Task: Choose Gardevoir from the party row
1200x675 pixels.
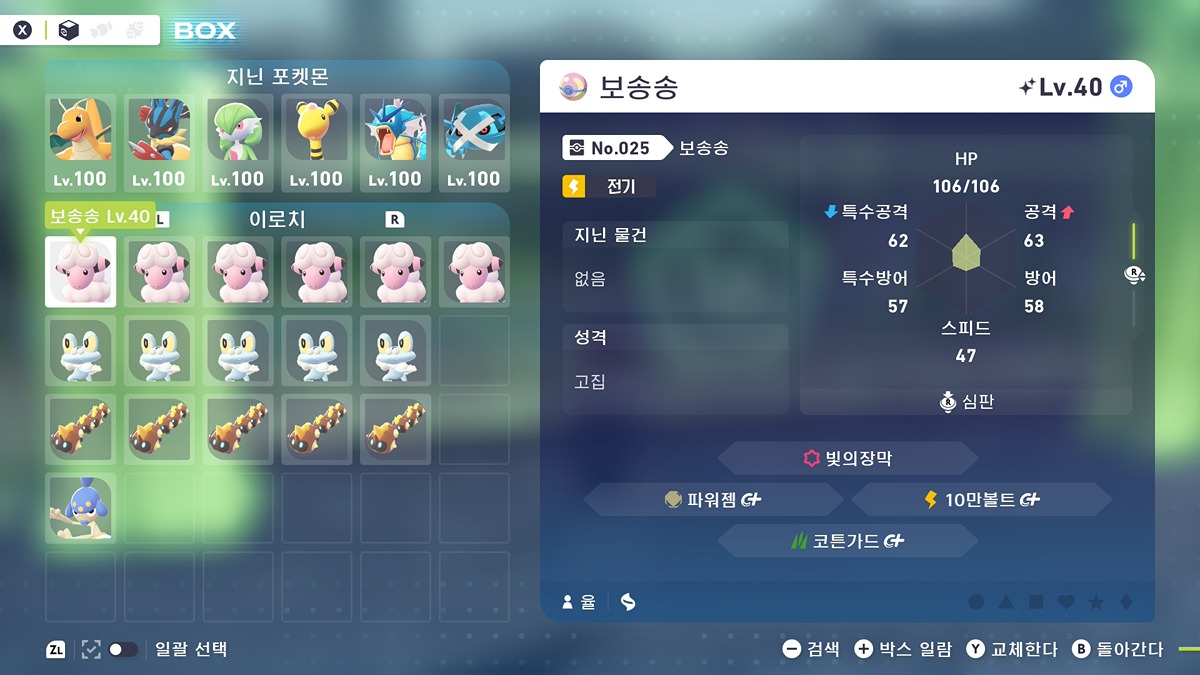Action: click(238, 142)
